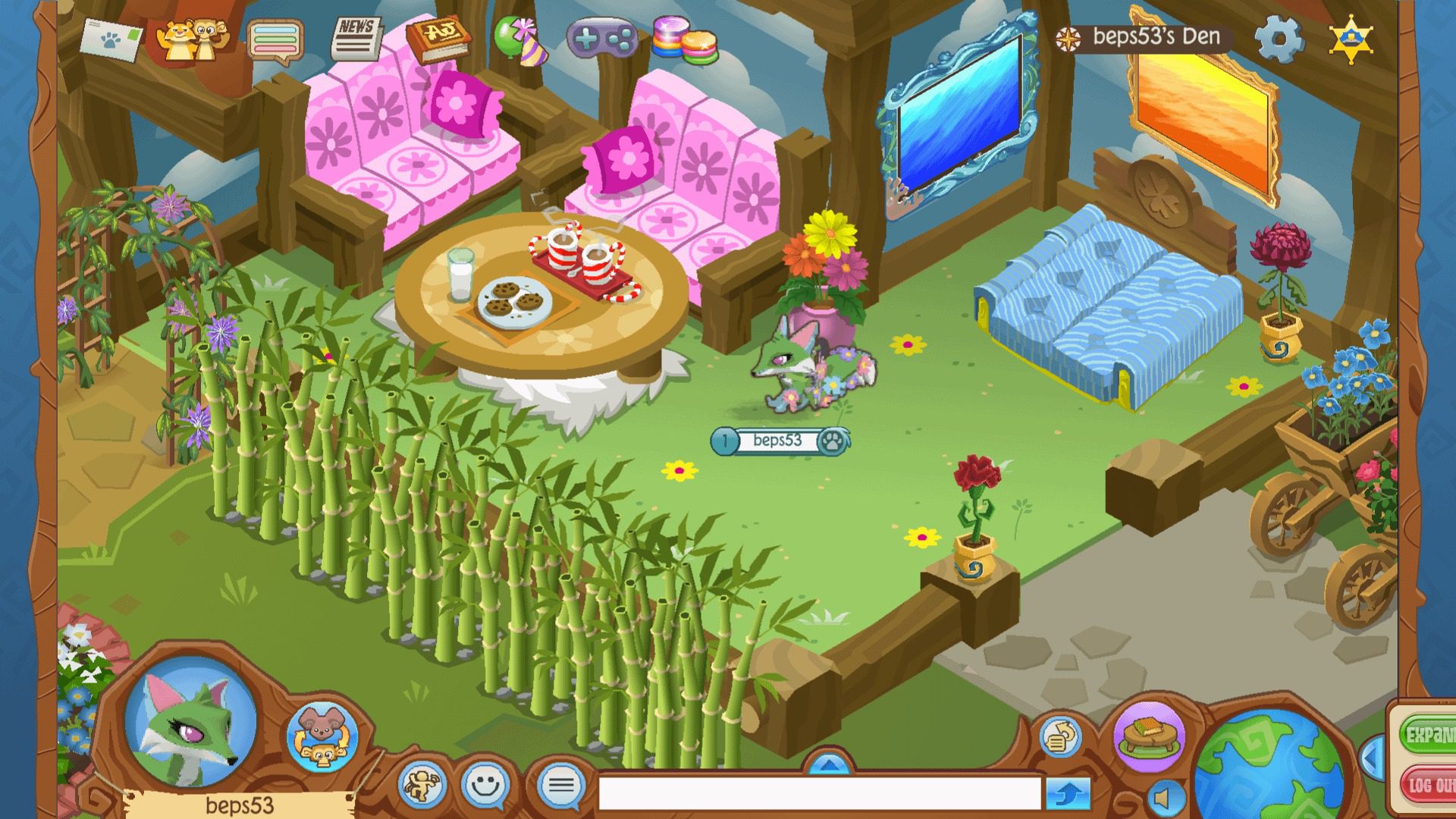1456x819 pixels.
Task: Open the gems and burger shop icon
Action: (684, 39)
